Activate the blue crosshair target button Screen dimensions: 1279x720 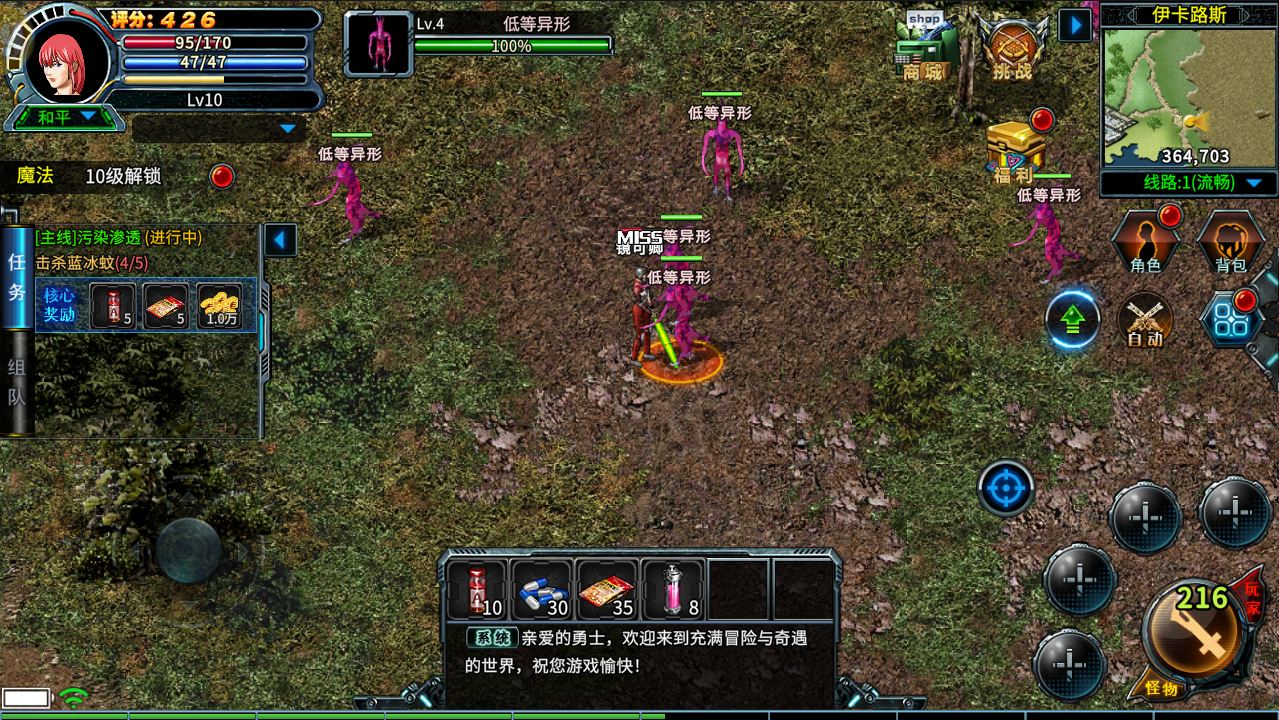pos(1005,489)
